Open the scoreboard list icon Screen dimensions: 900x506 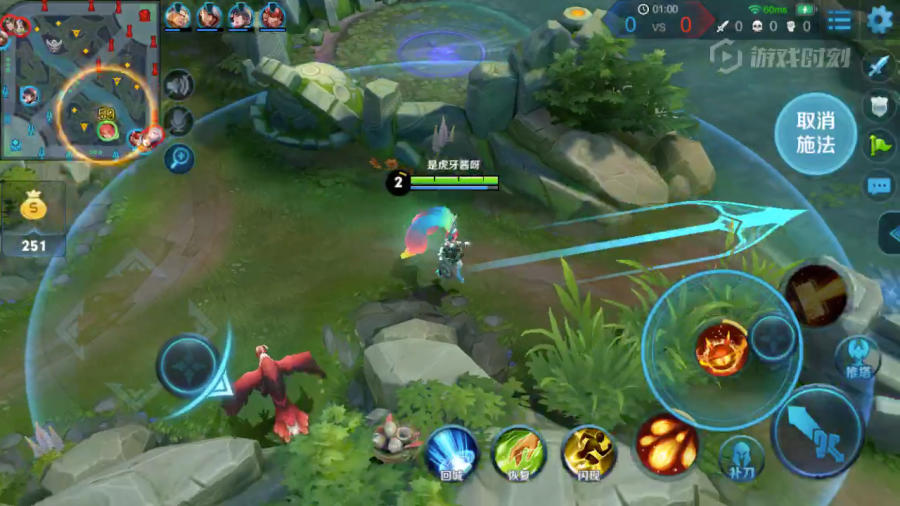pos(840,20)
